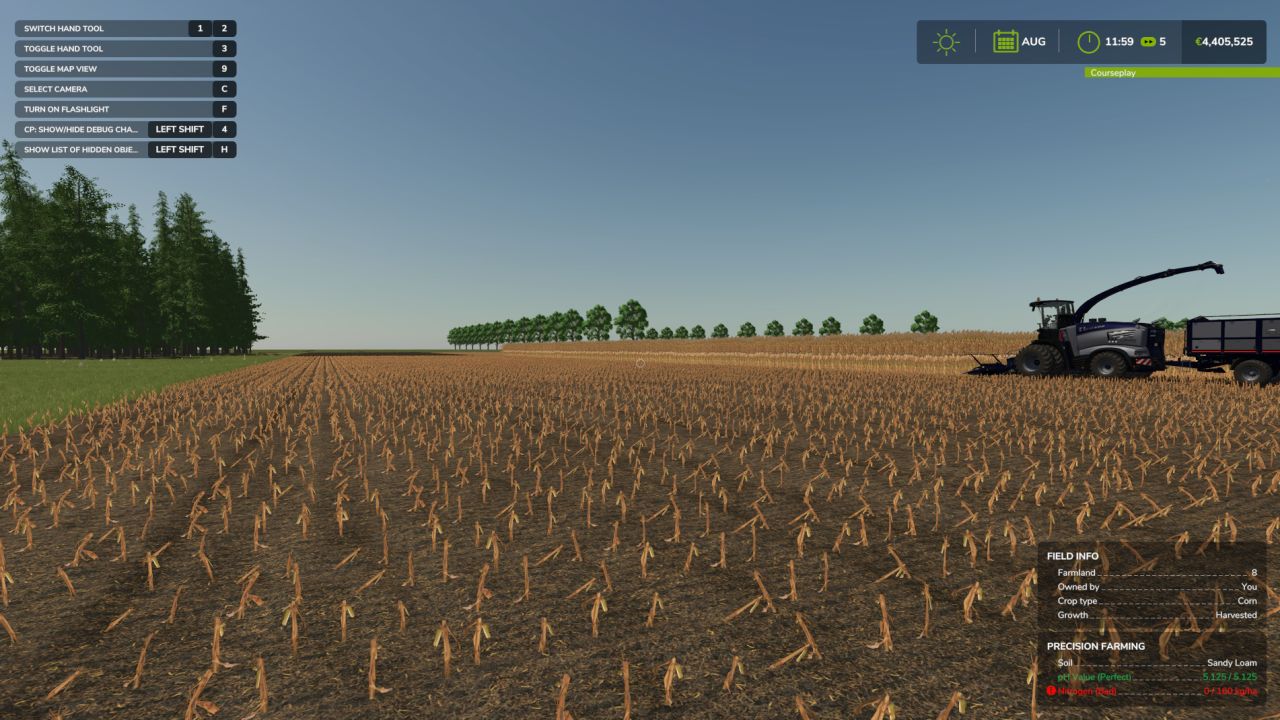Click the in-game clock icon
The height and width of the screenshot is (720, 1280).
click(1089, 41)
